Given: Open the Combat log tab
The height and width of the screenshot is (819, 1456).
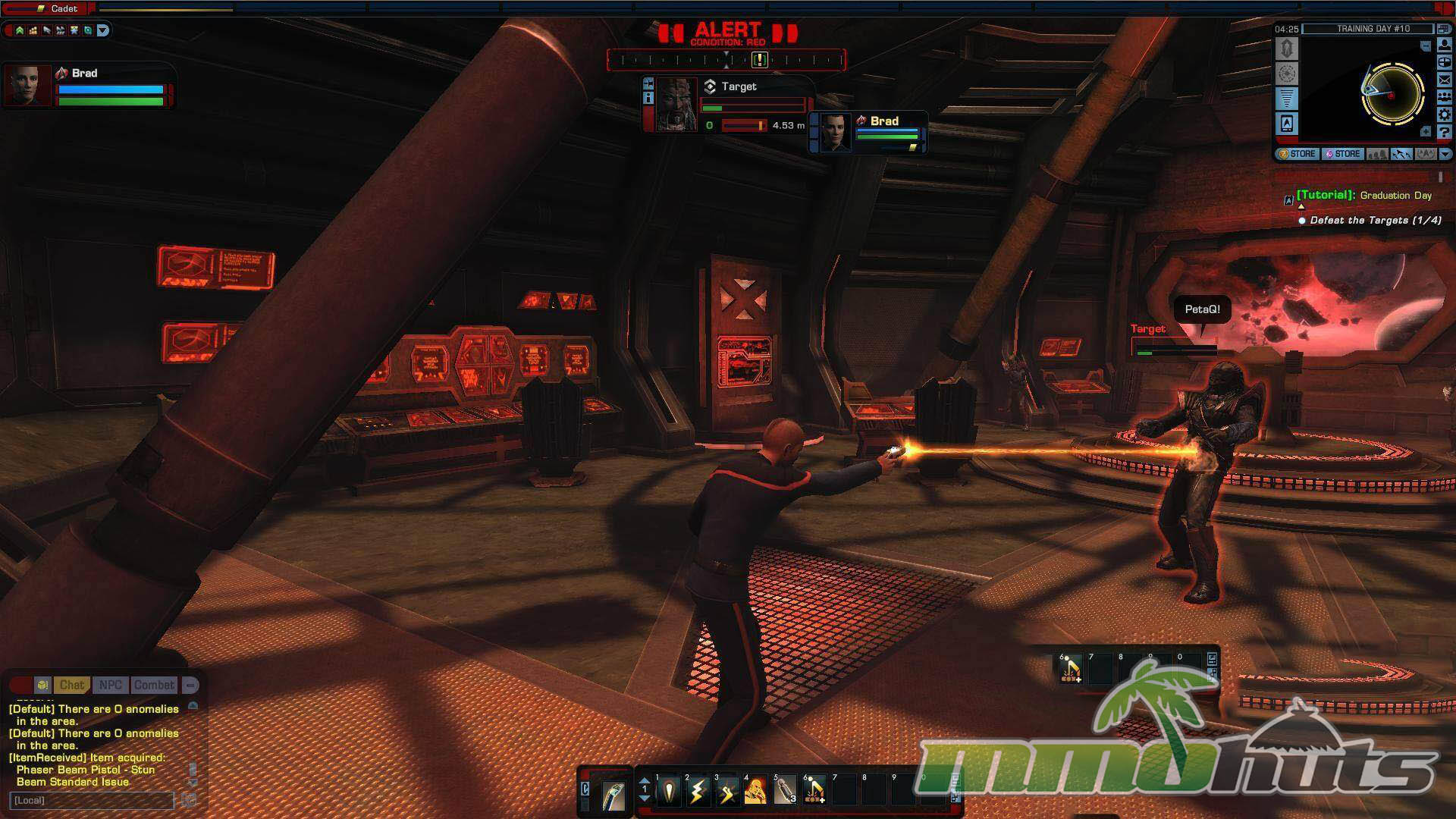Looking at the screenshot, I should (154, 685).
